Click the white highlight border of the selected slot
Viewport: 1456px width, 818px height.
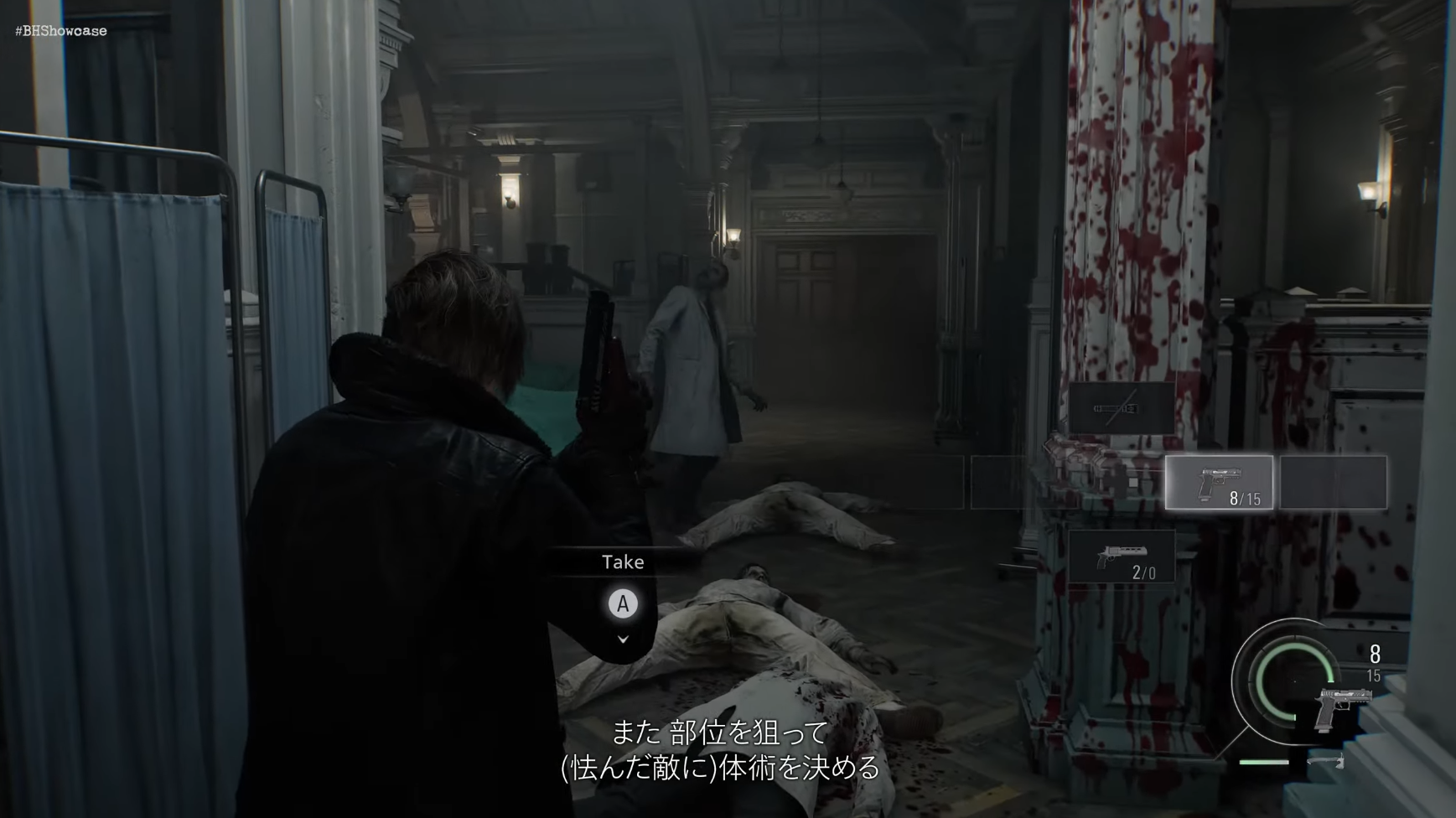click(1220, 456)
